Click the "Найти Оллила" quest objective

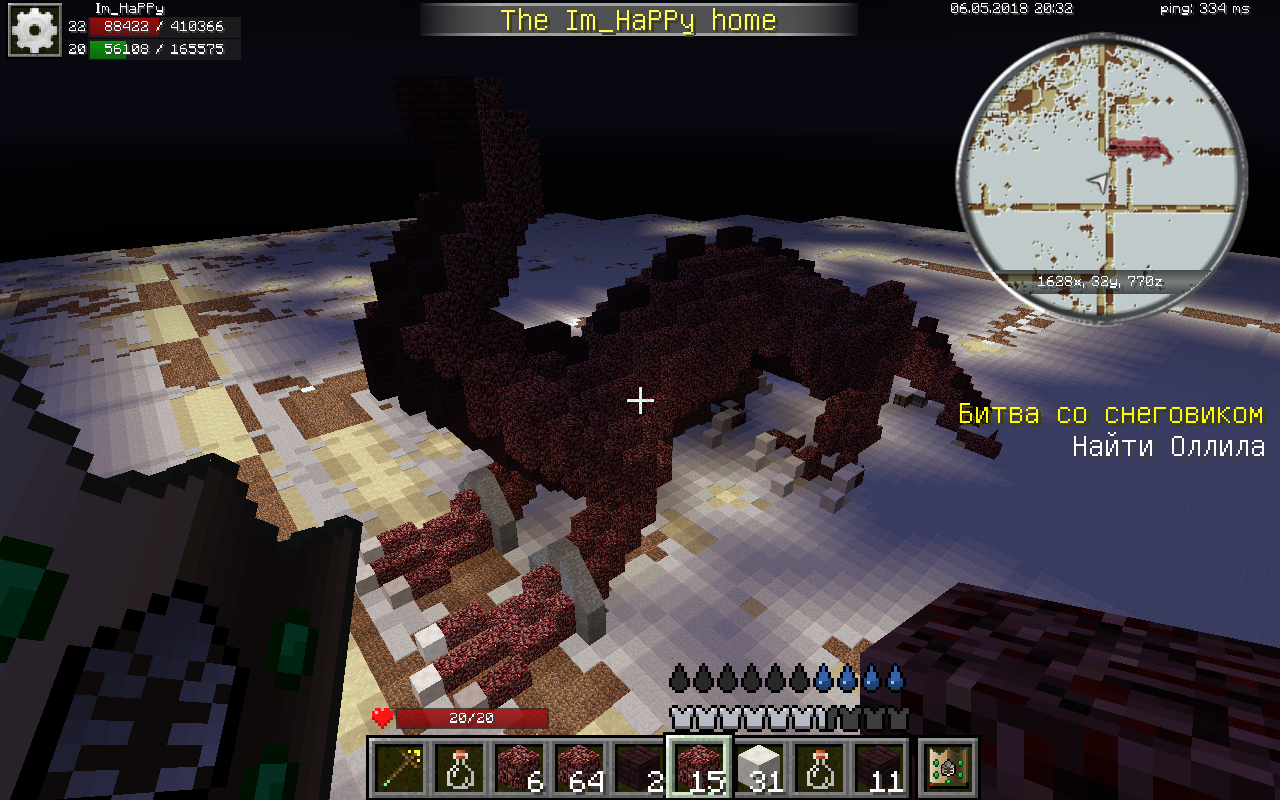[1168, 447]
